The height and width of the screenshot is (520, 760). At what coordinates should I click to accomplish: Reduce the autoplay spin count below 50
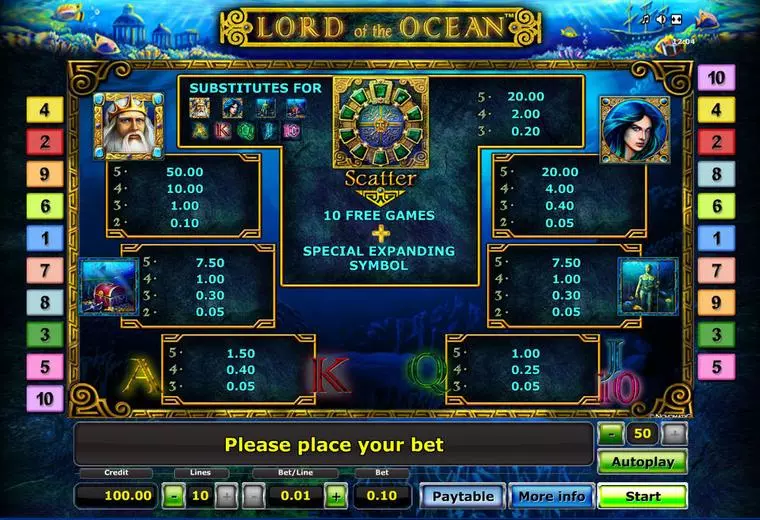[x=612, y=433]
